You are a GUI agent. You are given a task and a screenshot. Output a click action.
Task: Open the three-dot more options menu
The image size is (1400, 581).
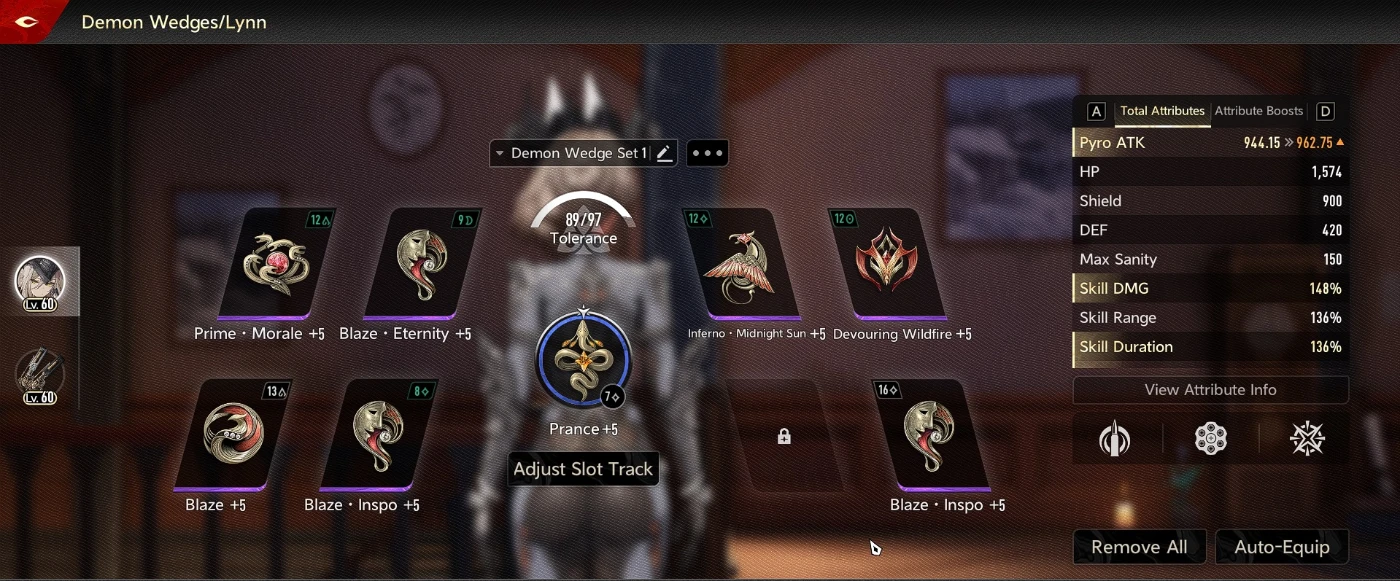click(707, 153)
